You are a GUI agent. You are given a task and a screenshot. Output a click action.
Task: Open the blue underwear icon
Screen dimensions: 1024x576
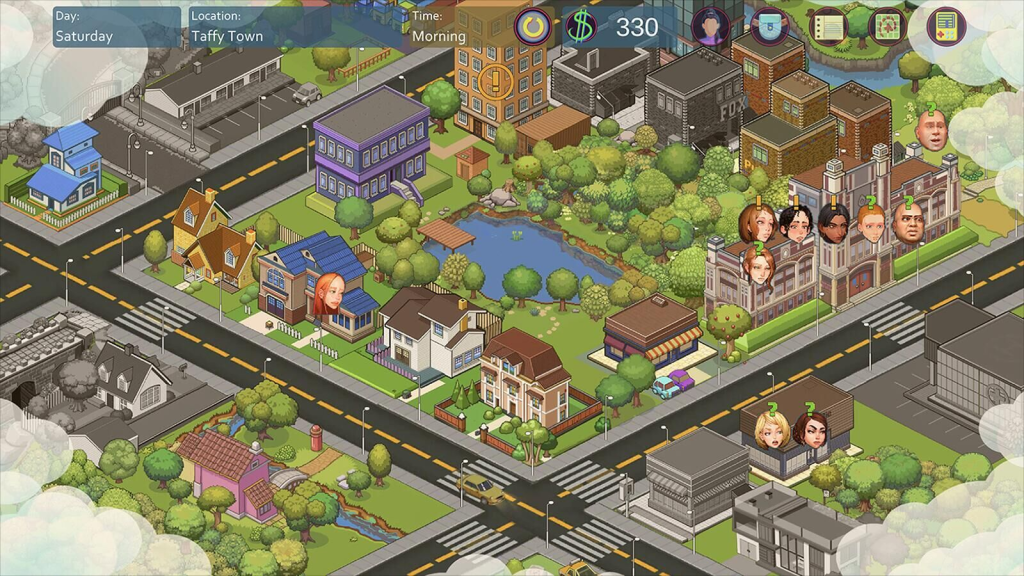[768, 26]
